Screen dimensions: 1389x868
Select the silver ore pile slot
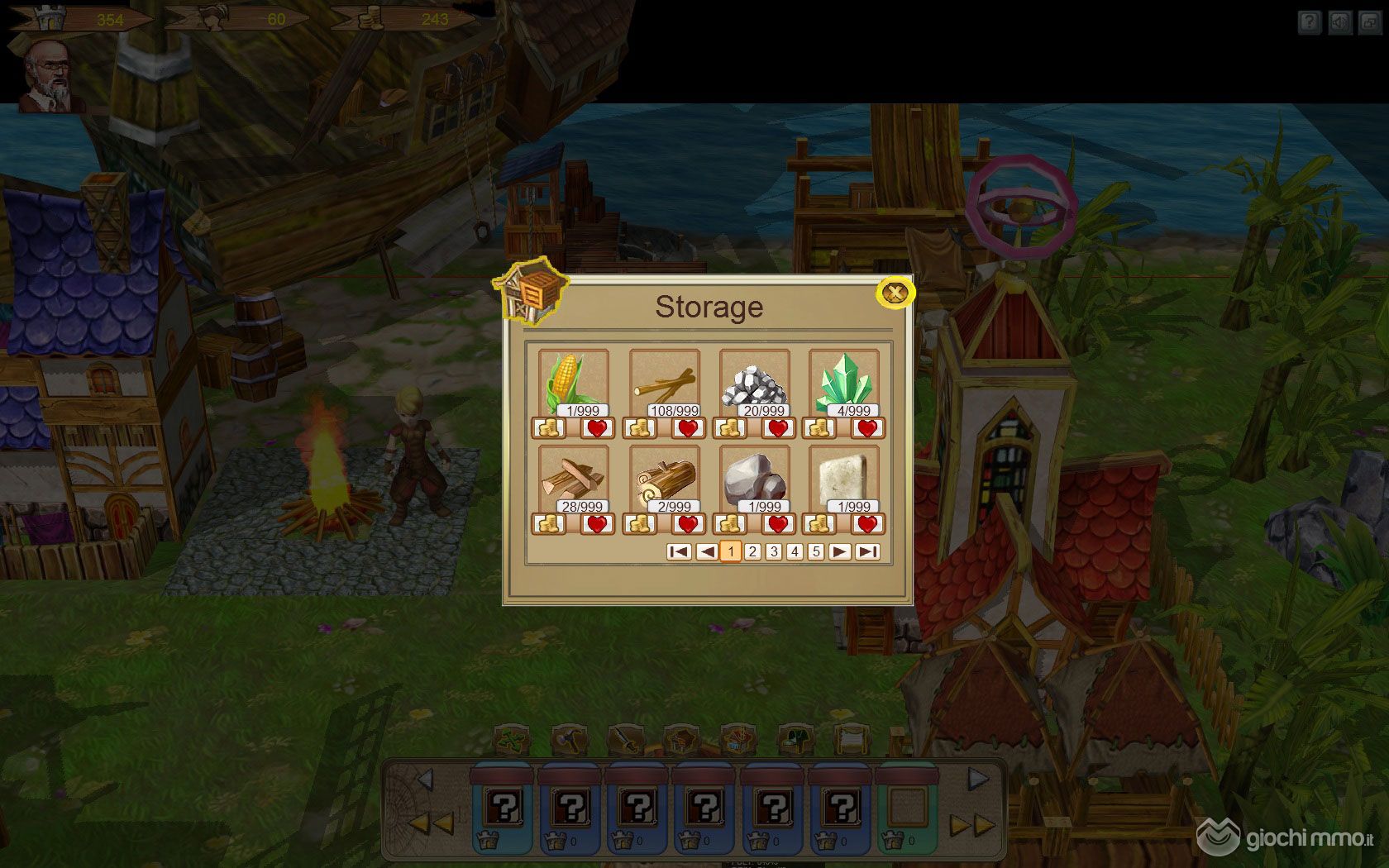tap(754, 384)
